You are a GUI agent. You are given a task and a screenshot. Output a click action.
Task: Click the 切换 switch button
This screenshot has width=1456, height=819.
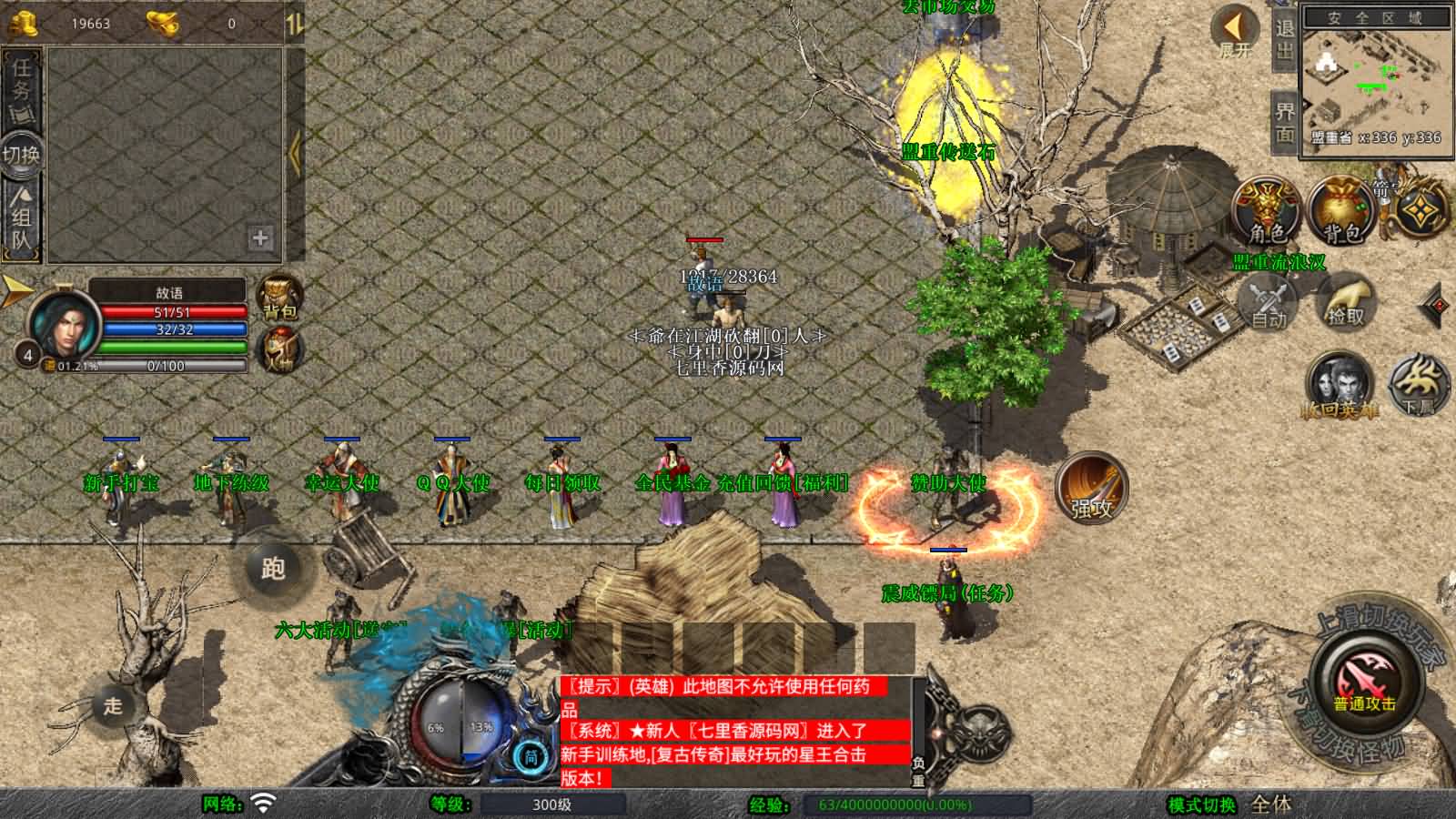click(x=20, y=154)
